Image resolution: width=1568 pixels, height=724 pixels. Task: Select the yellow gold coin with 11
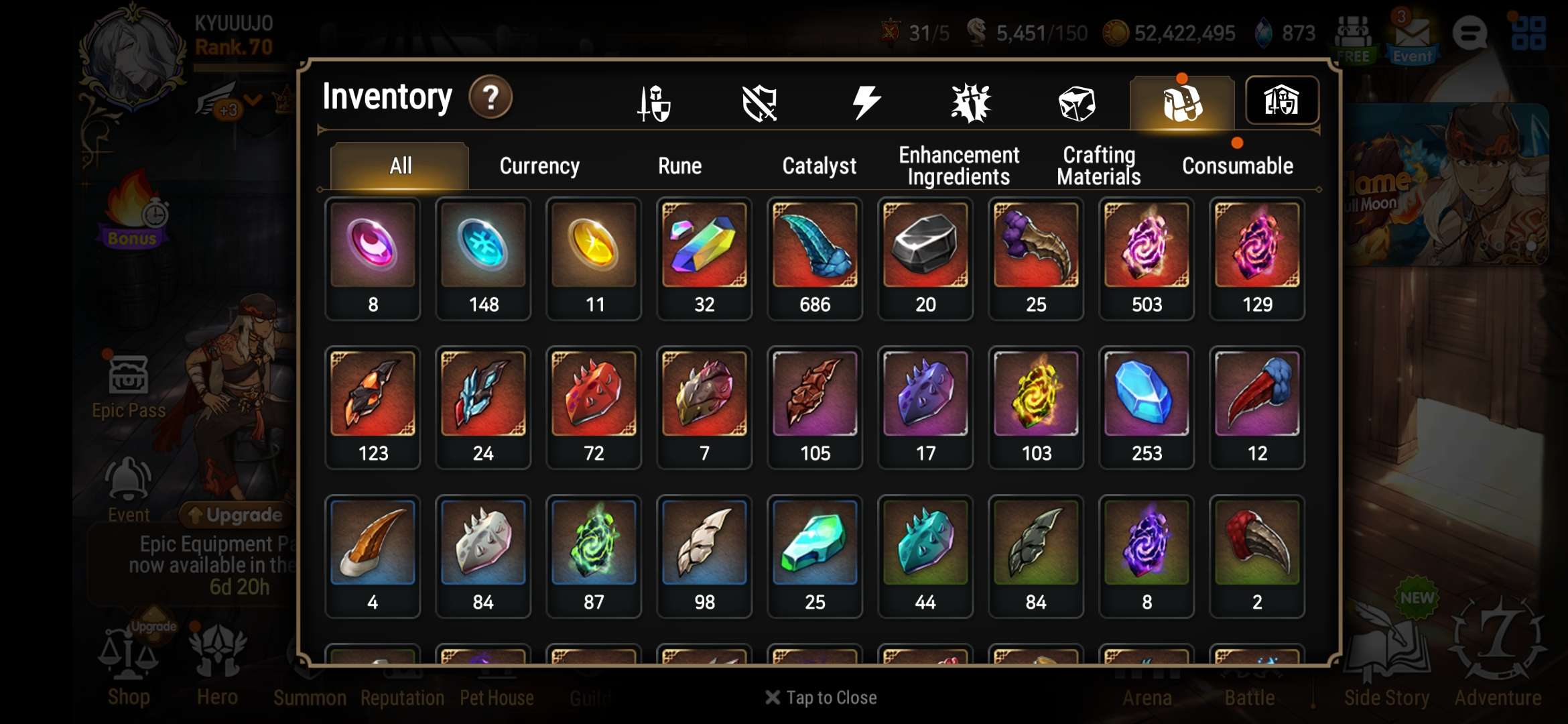click(x=593, y=258)
